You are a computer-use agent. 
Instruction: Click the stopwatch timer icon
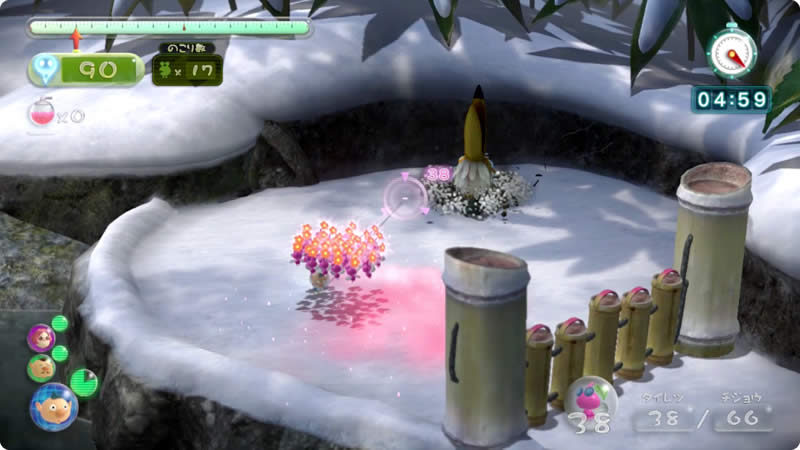click(731, 51)
